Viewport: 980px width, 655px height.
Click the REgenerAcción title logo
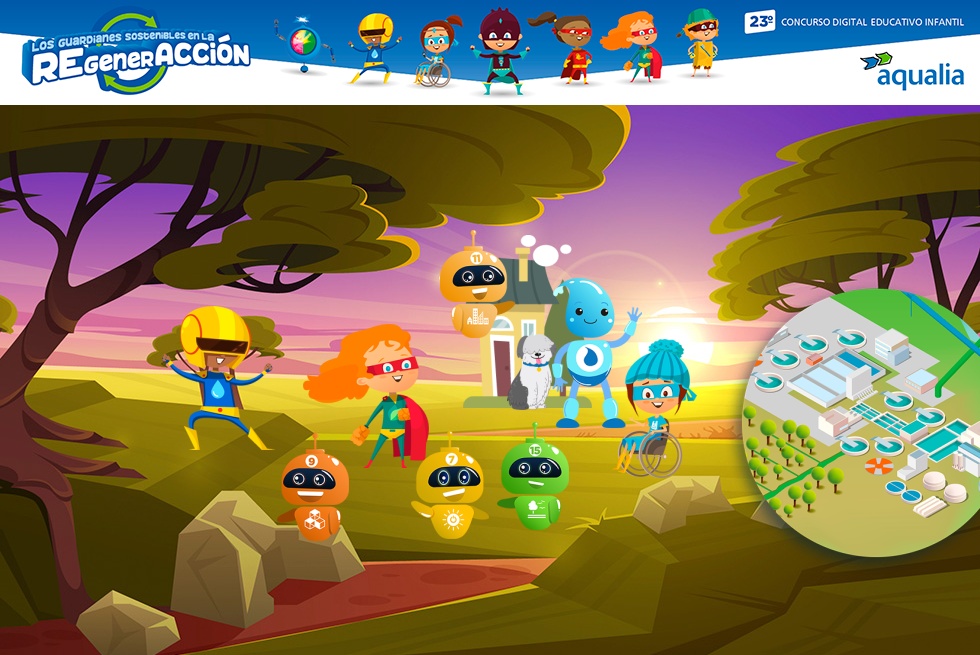[137, 53]
